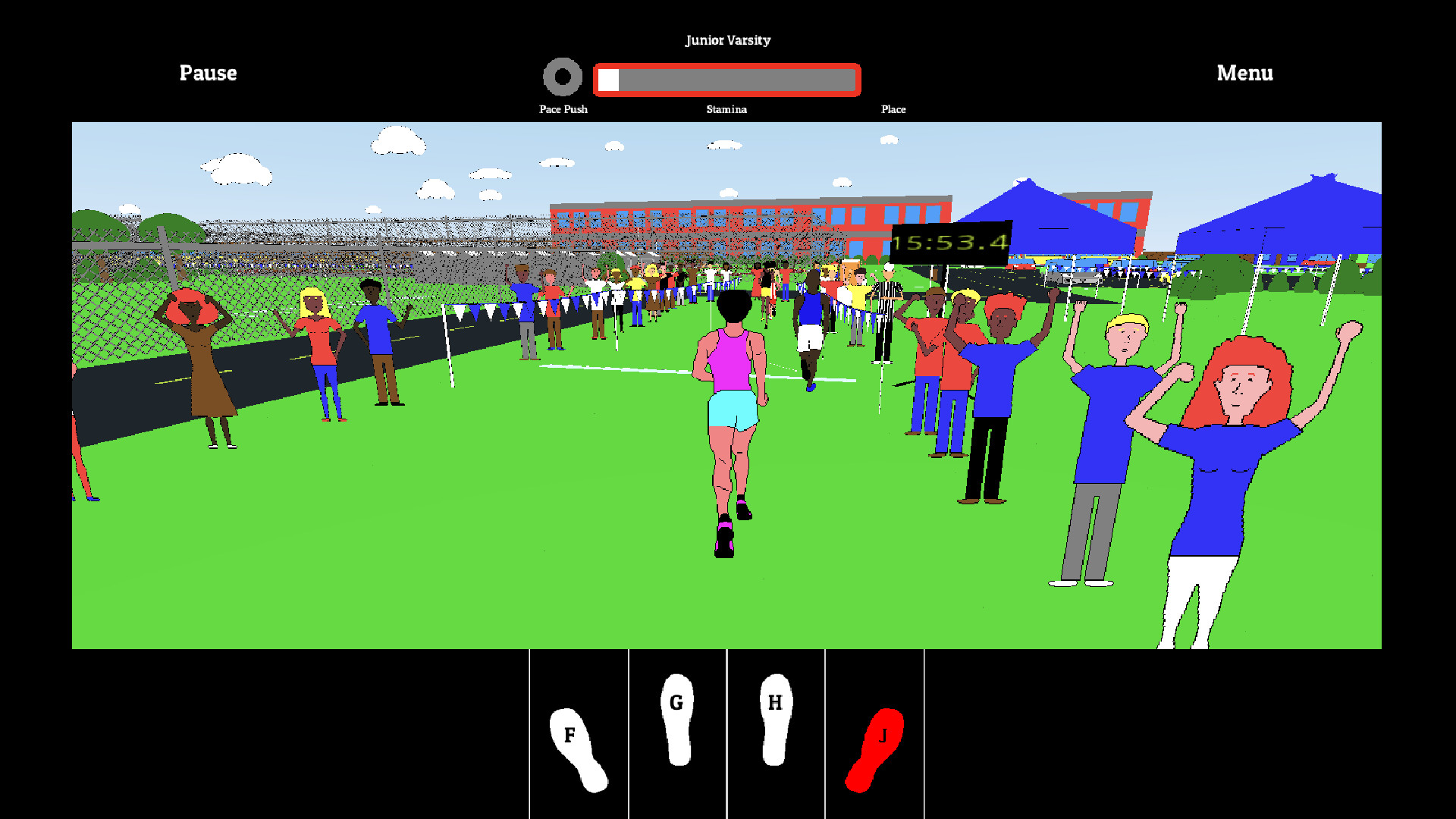1456x819 pixels.
Task: Pause the race
Action: (208, 73)
